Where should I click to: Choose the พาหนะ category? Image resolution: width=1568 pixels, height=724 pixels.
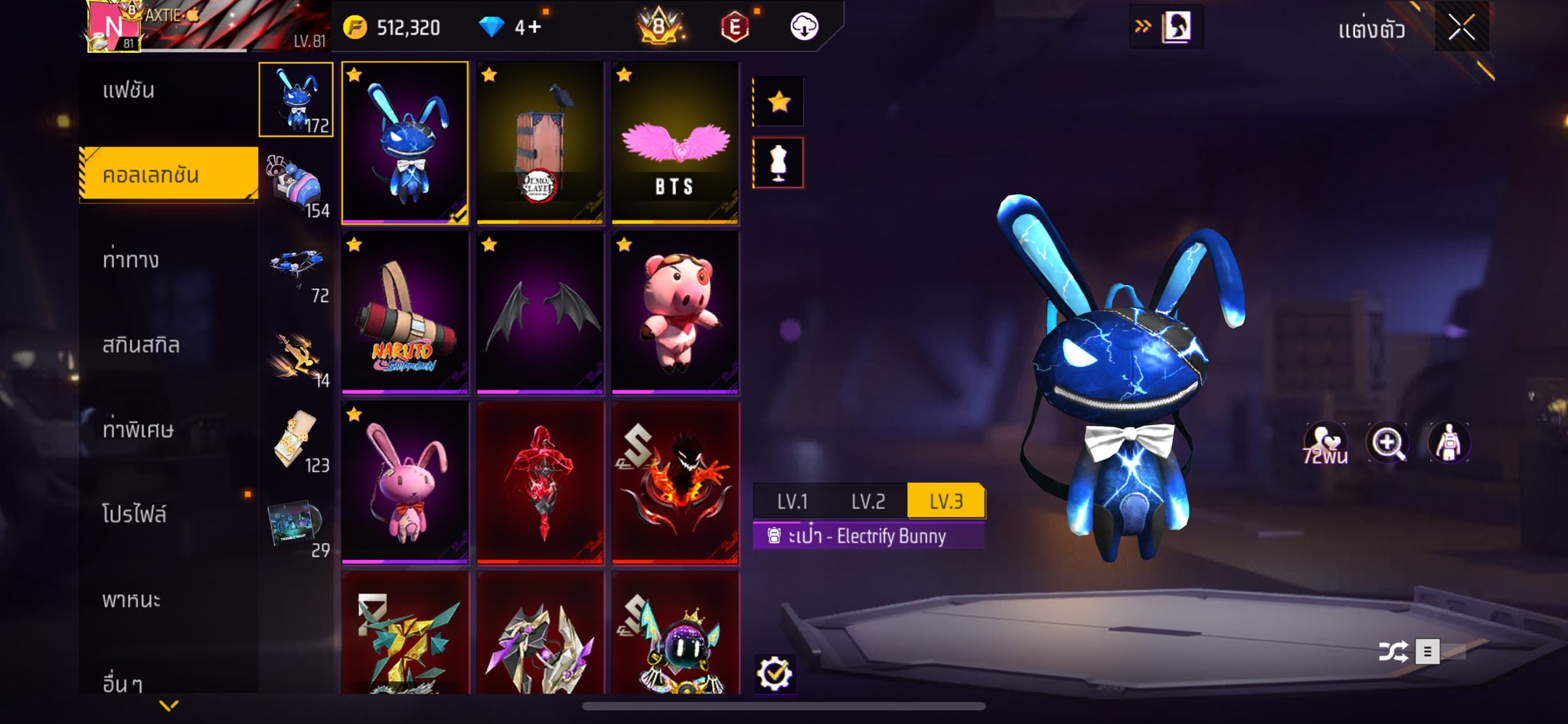(x=132, y=599)
